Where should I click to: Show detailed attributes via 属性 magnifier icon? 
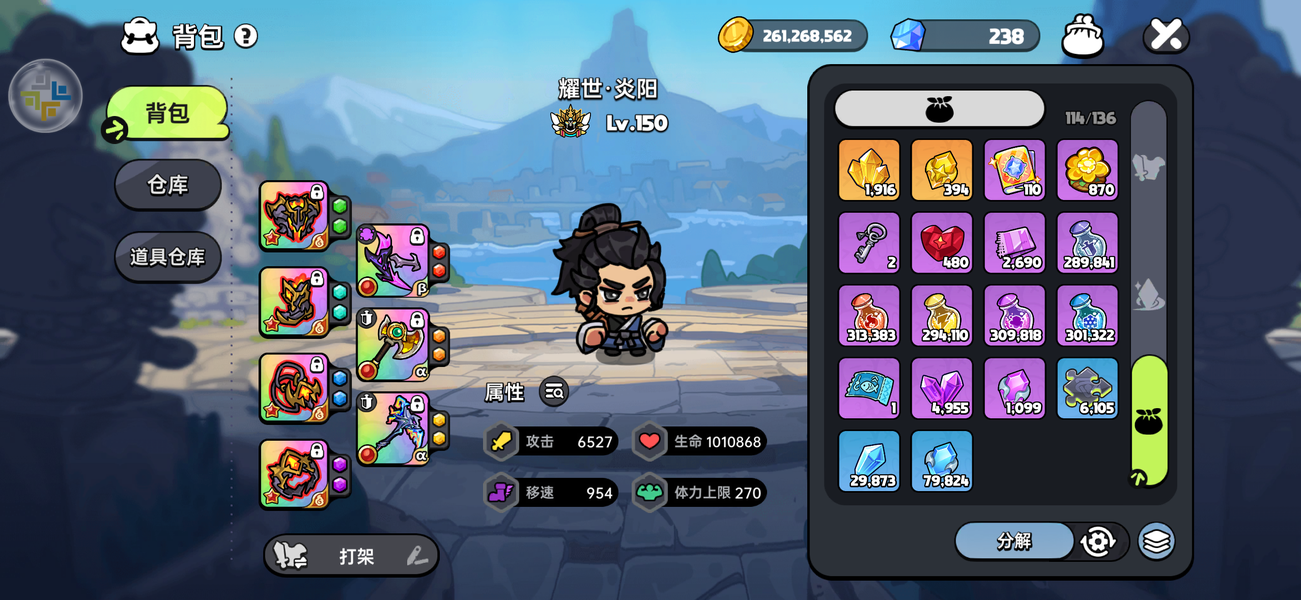554,392
